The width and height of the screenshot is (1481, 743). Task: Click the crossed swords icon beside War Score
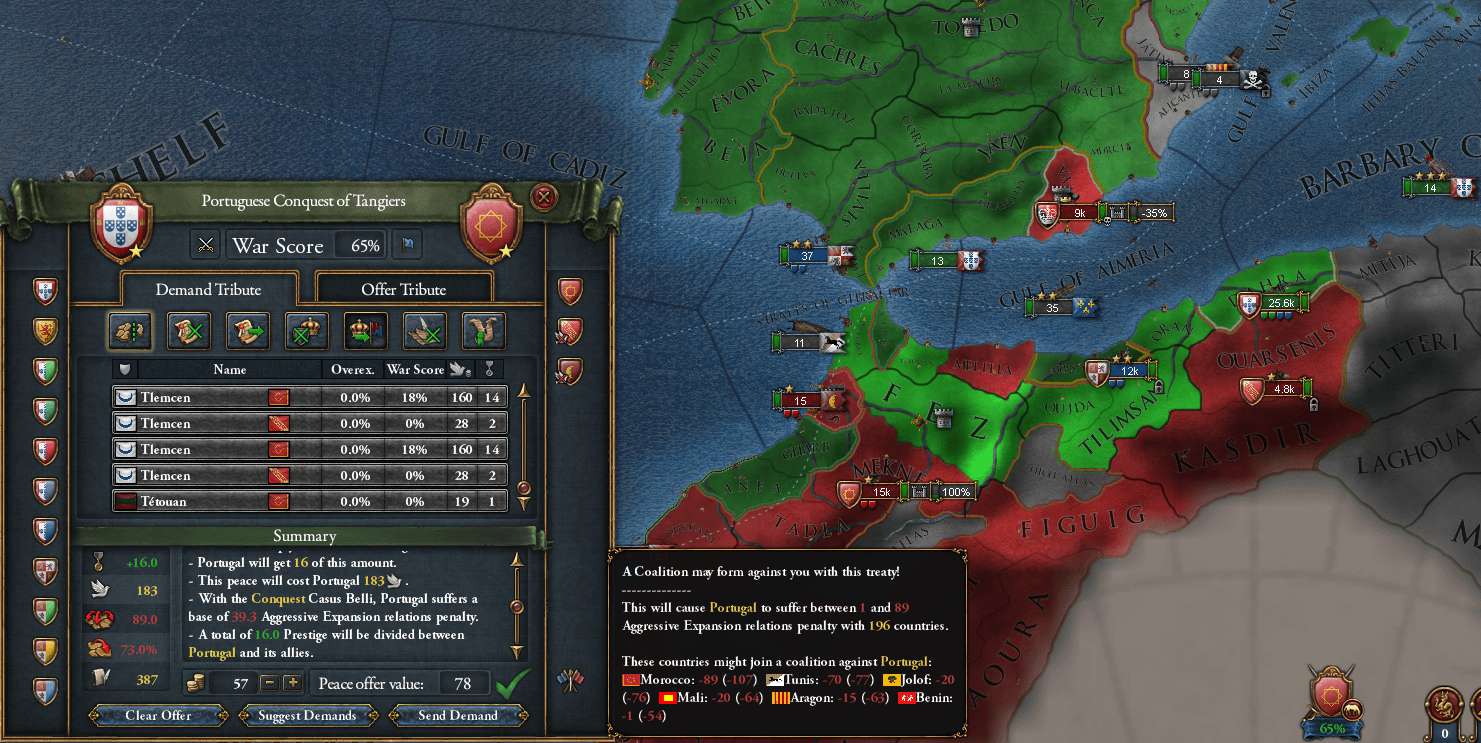206,245
